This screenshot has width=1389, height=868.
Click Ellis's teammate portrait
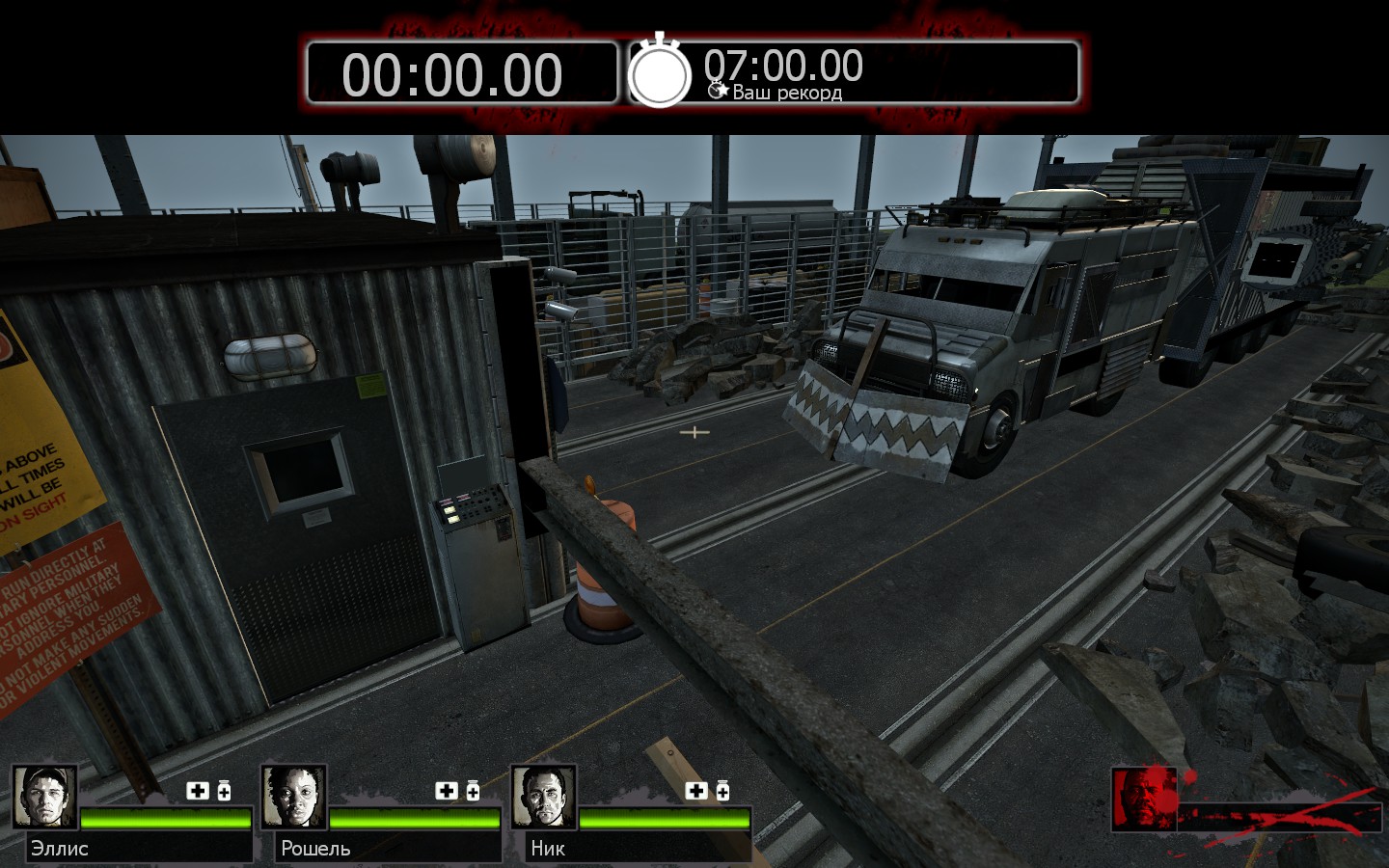coord(44,797)
